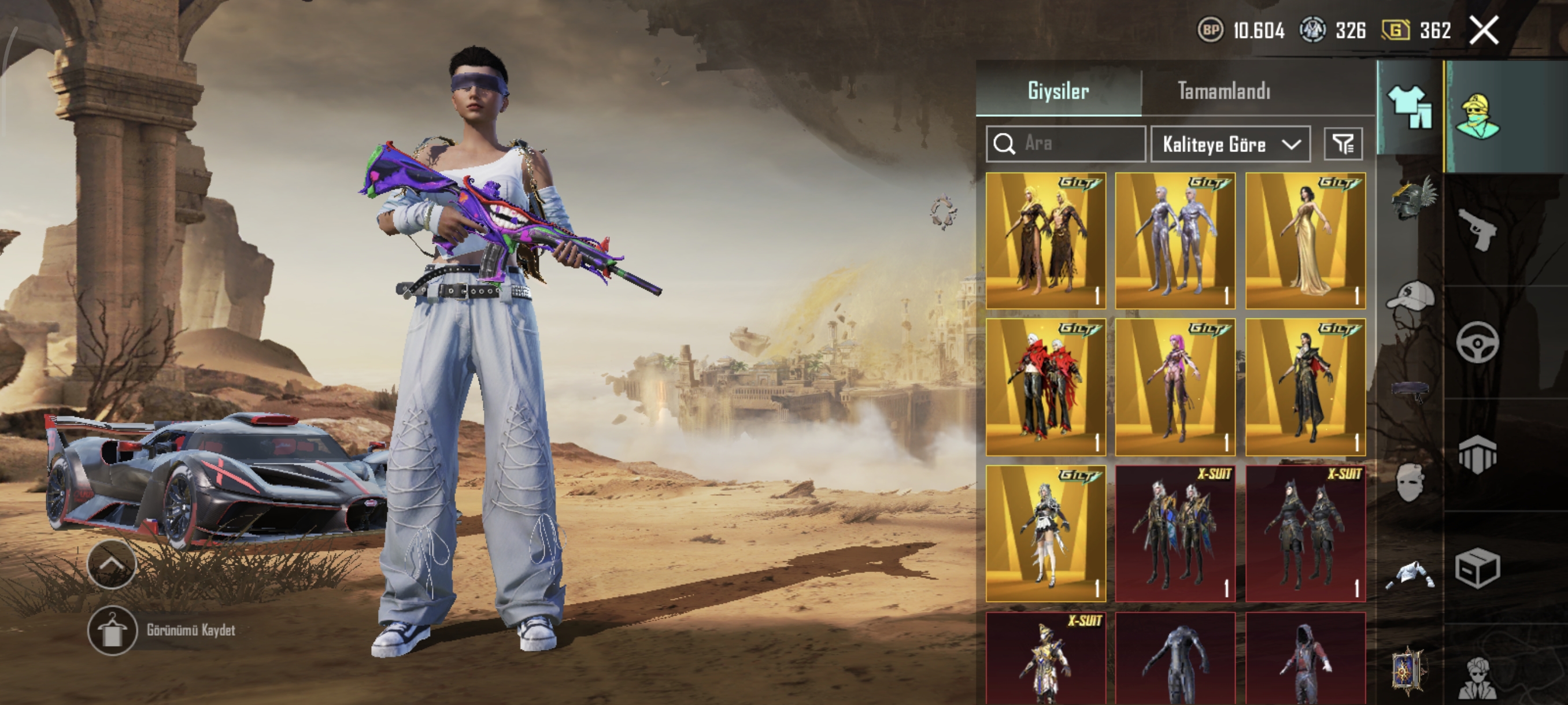Image resolution: width=1568 pixels, height=705 pixels.
Task: Switch to the Giysiler tab
Action: point(1058,91)
